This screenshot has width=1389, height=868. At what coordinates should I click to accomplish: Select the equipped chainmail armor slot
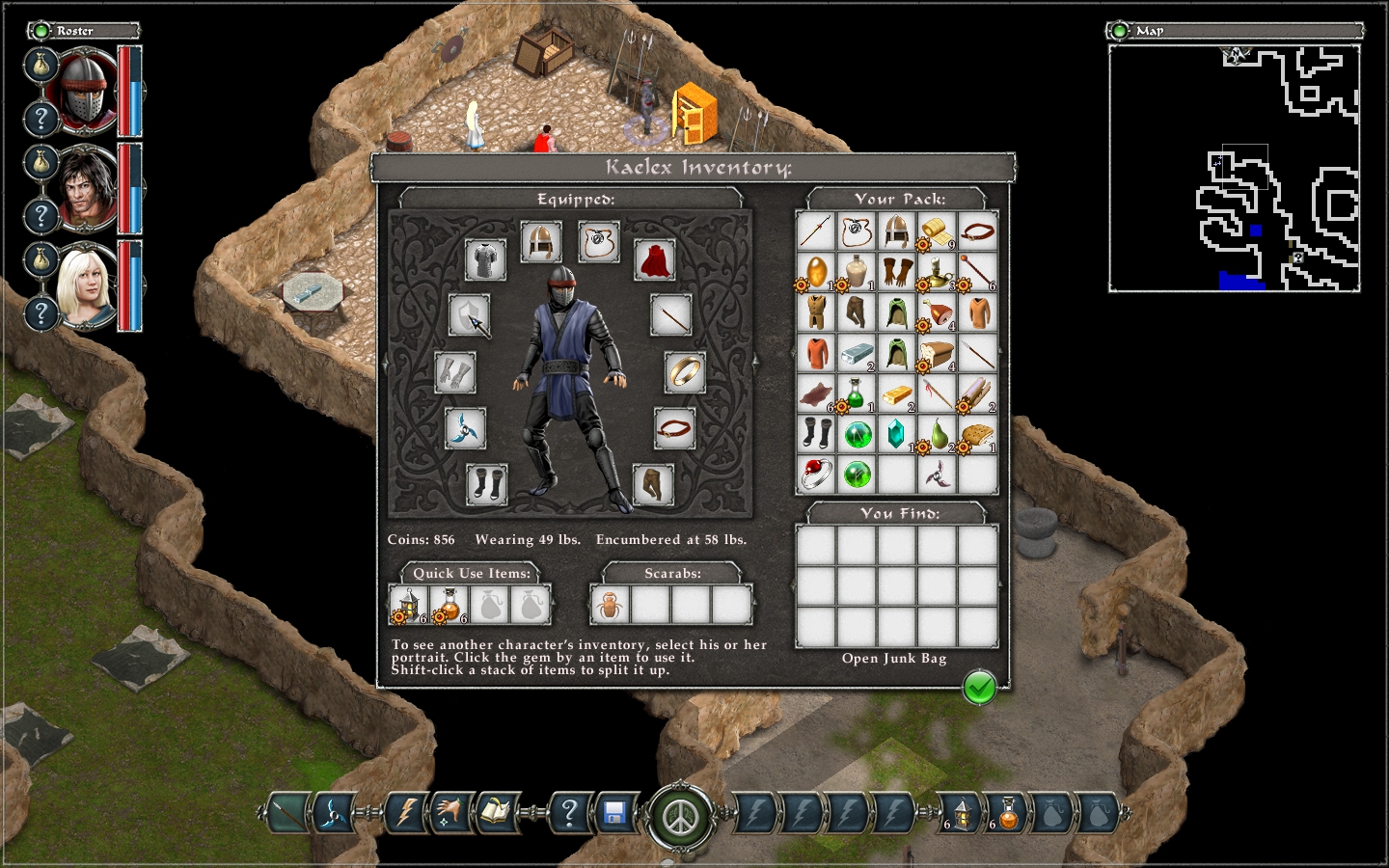click(x=485, y=259)
